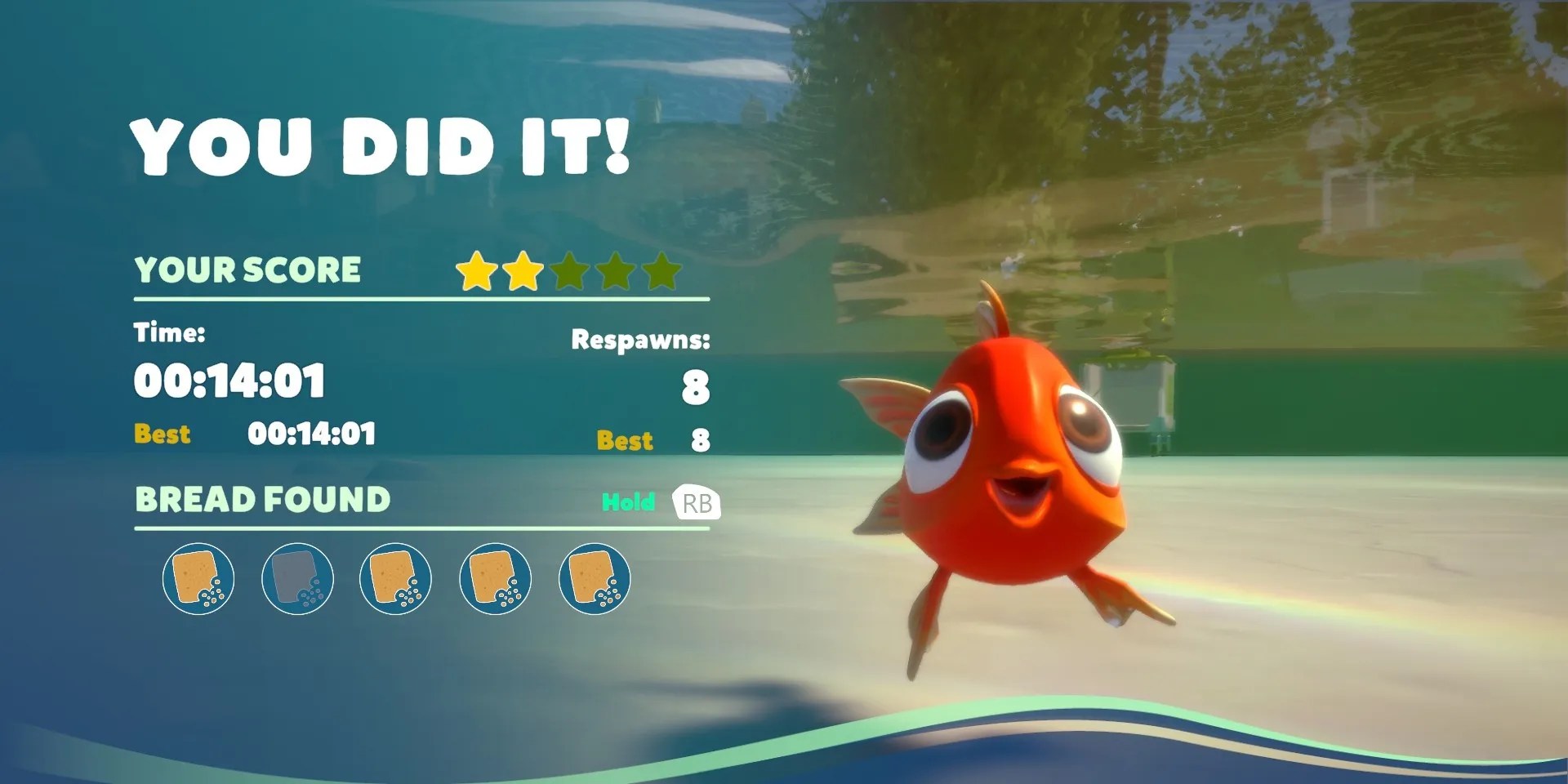Viewport: 1568px width, 784px height.
Task: Select the fifth bread slice icon
Action: 595,578
